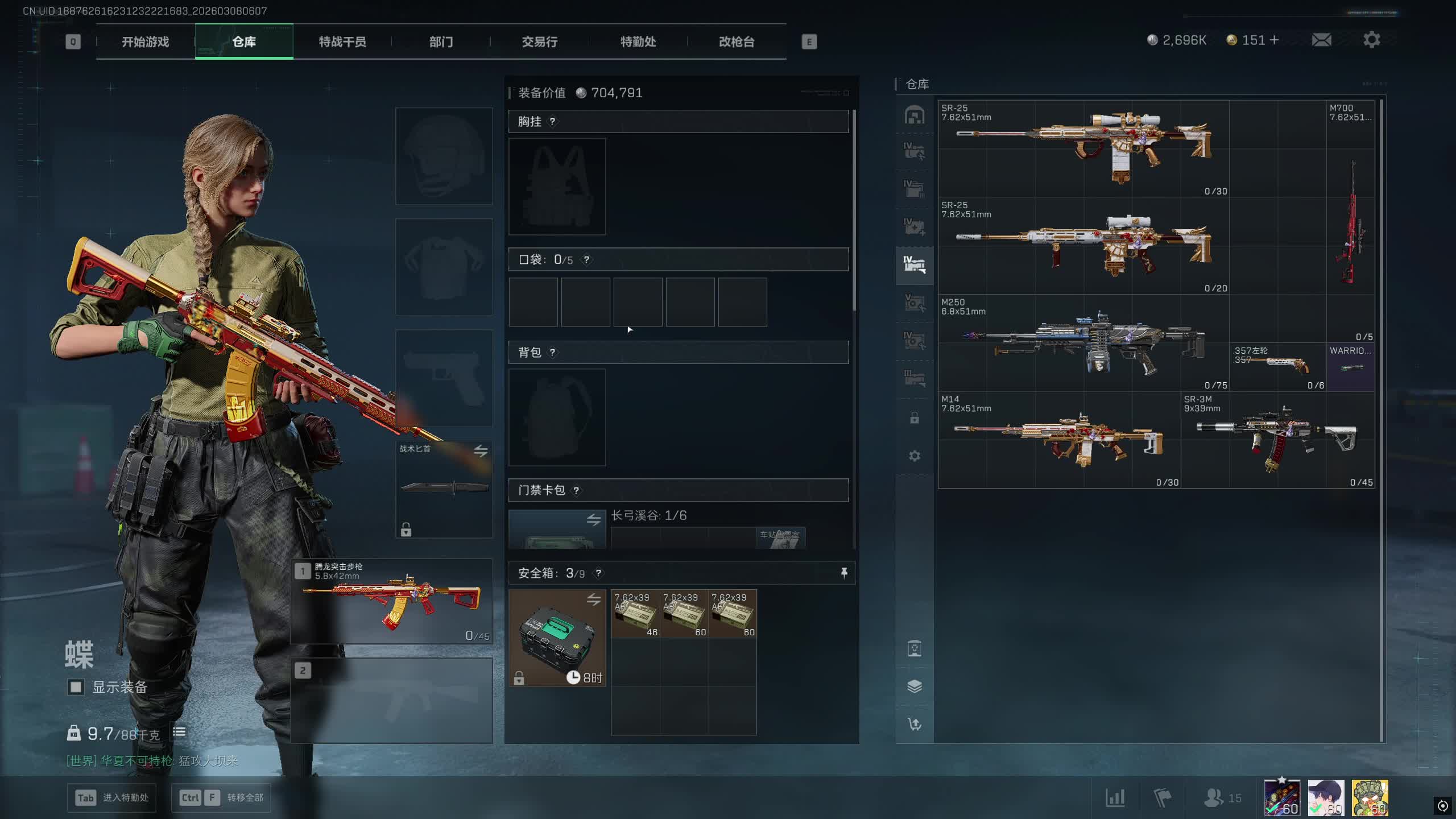Open settings via the gear icon
This screenshot has height=819, width=1456.
coord(1371,40)
